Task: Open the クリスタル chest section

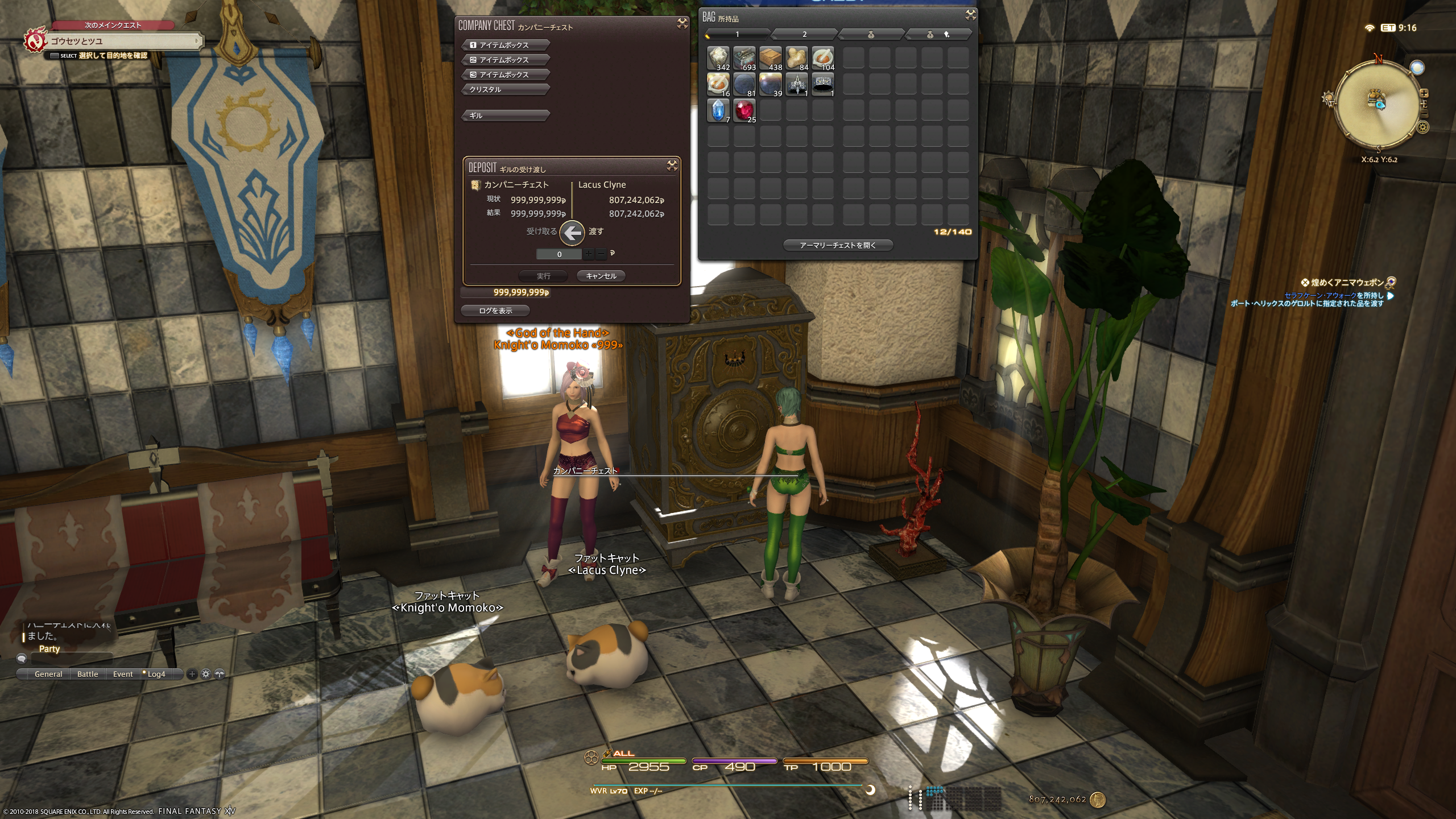Action: pyautogui.click(x=506, y=89)
